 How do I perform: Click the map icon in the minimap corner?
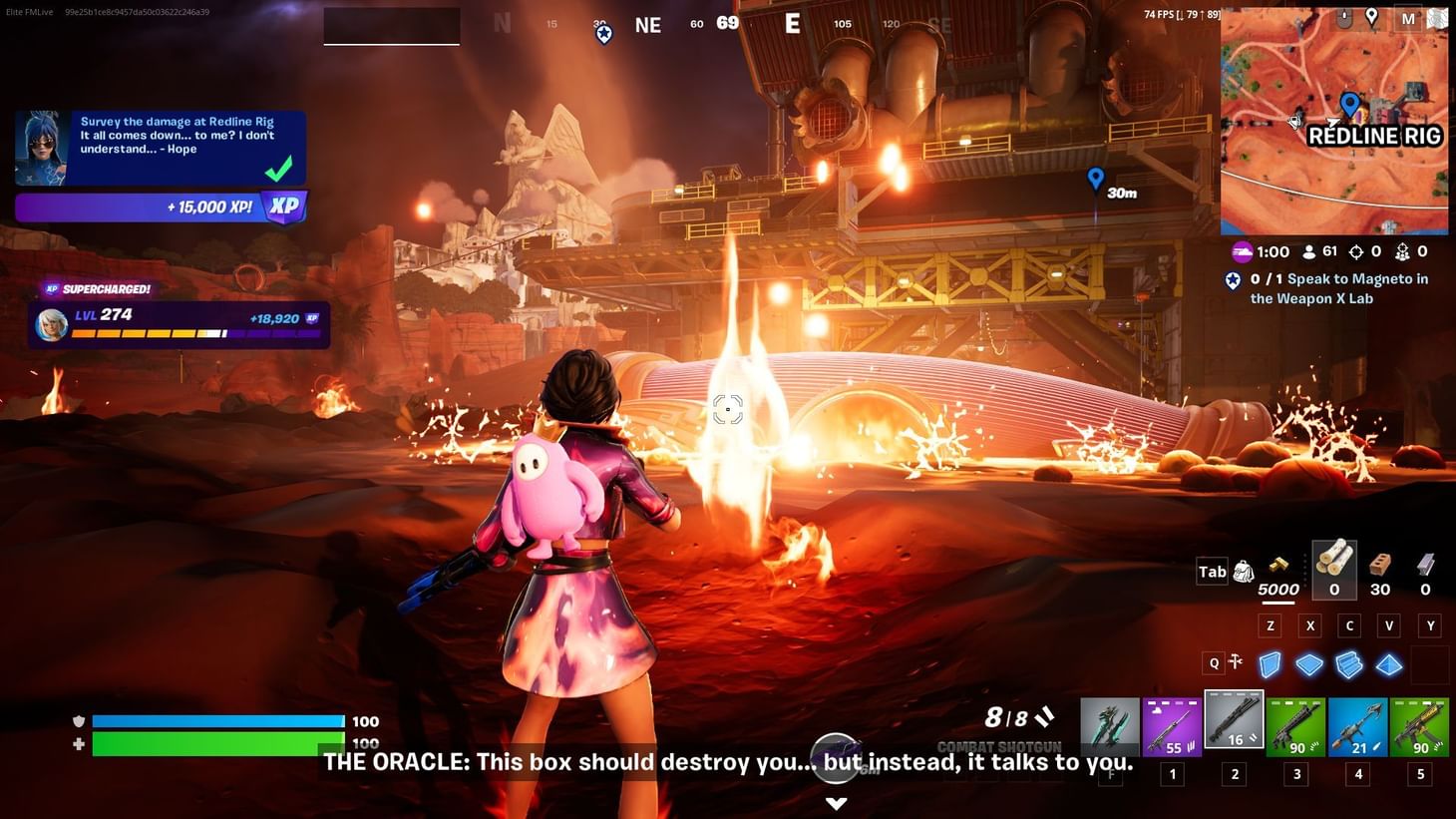(x=1437, y=18)
